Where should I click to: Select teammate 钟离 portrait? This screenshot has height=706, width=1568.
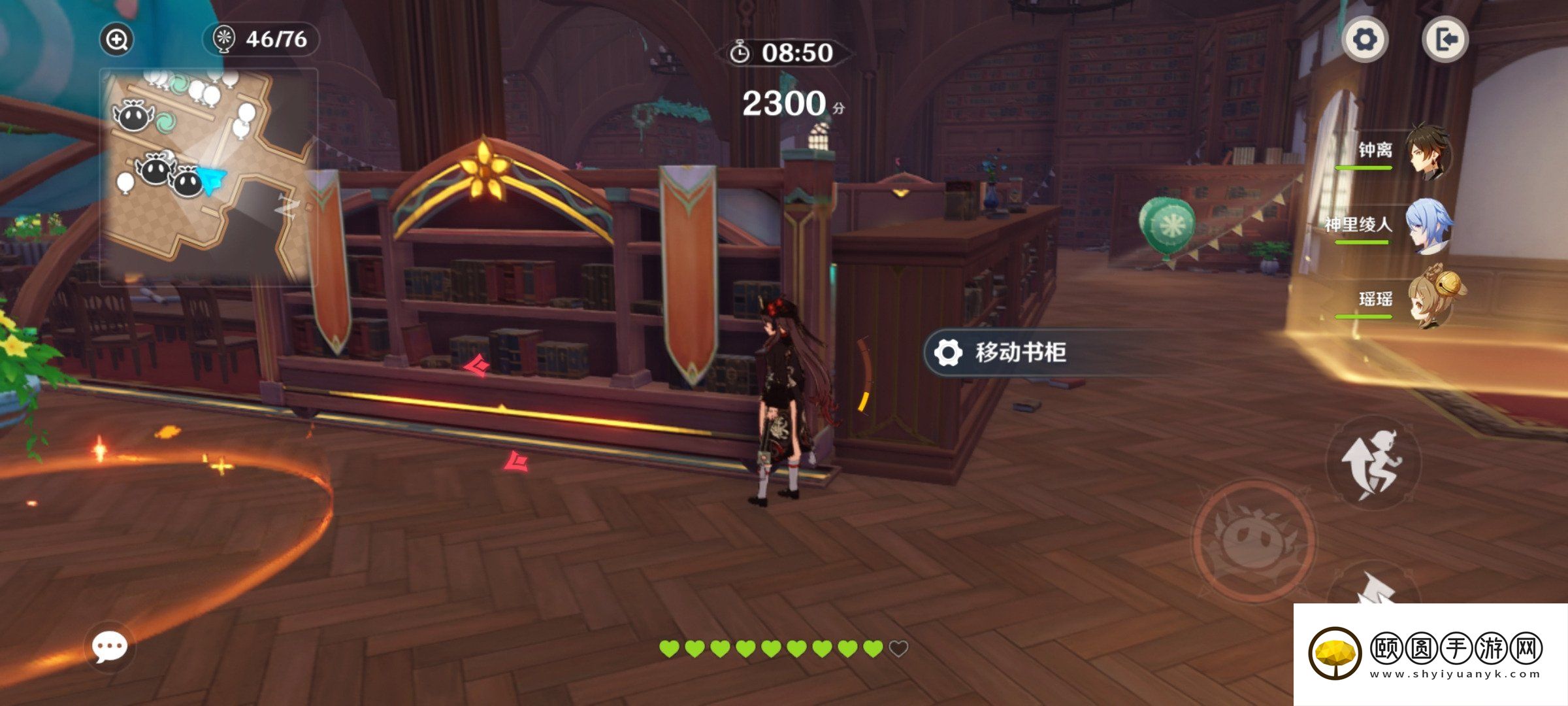tap(1428, 151)
